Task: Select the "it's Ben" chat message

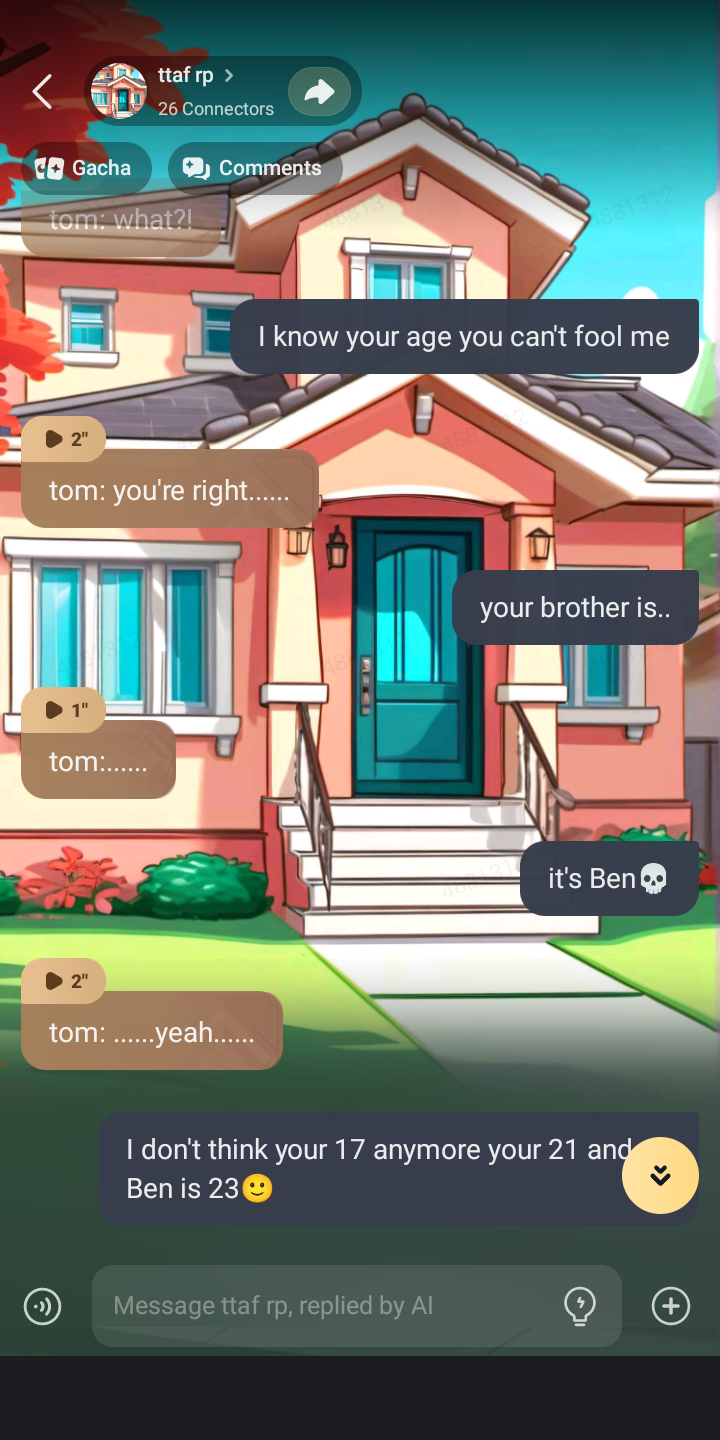Action: [608, 879]
